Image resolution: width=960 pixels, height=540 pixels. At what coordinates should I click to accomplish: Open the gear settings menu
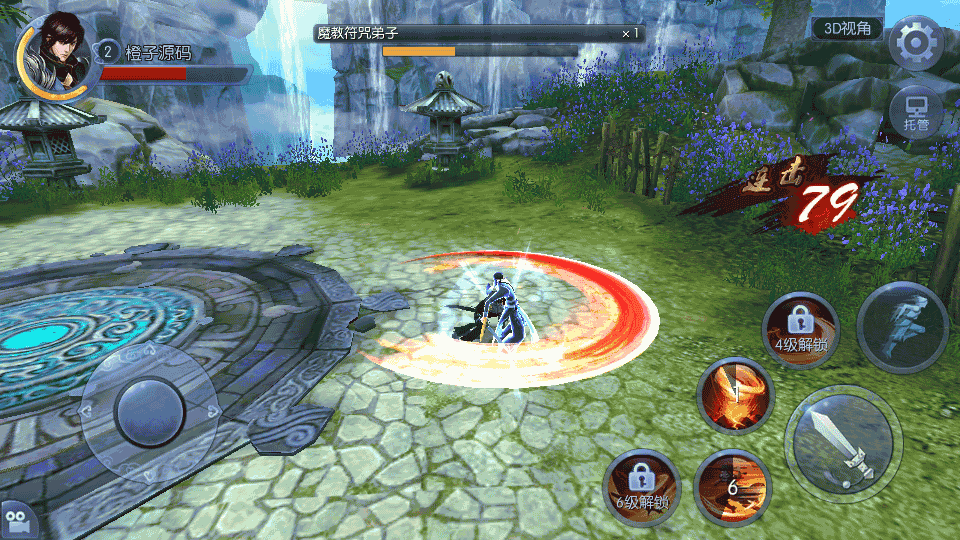916,43
